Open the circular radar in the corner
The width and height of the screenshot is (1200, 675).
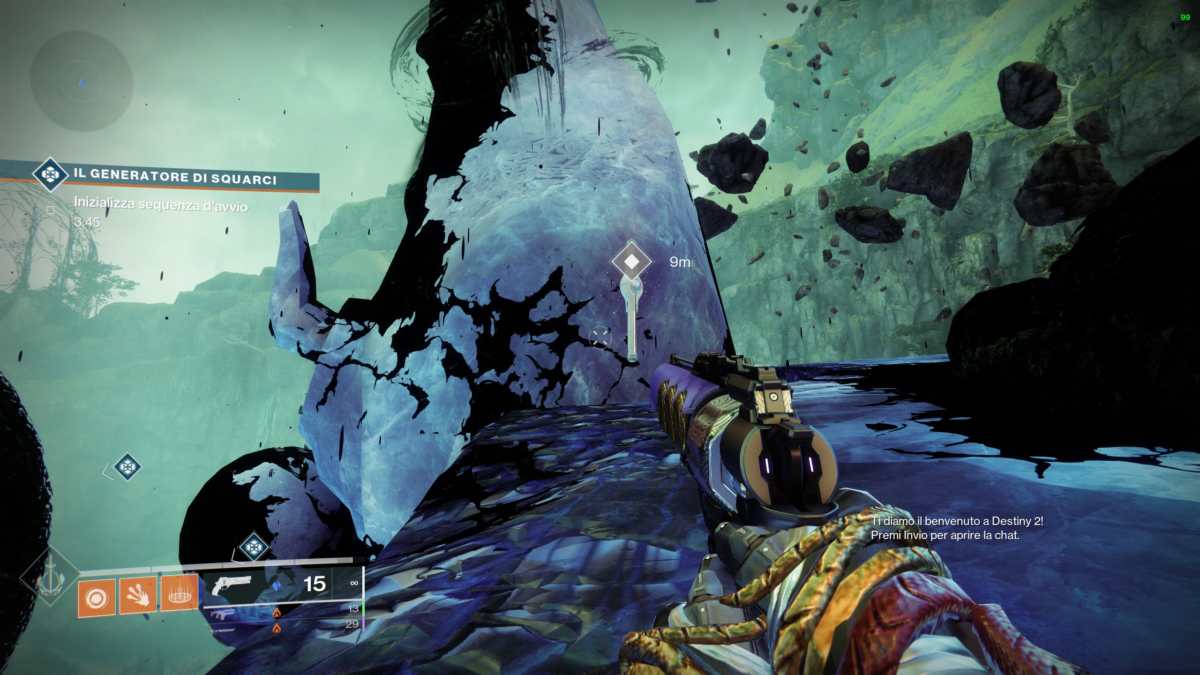81,80
